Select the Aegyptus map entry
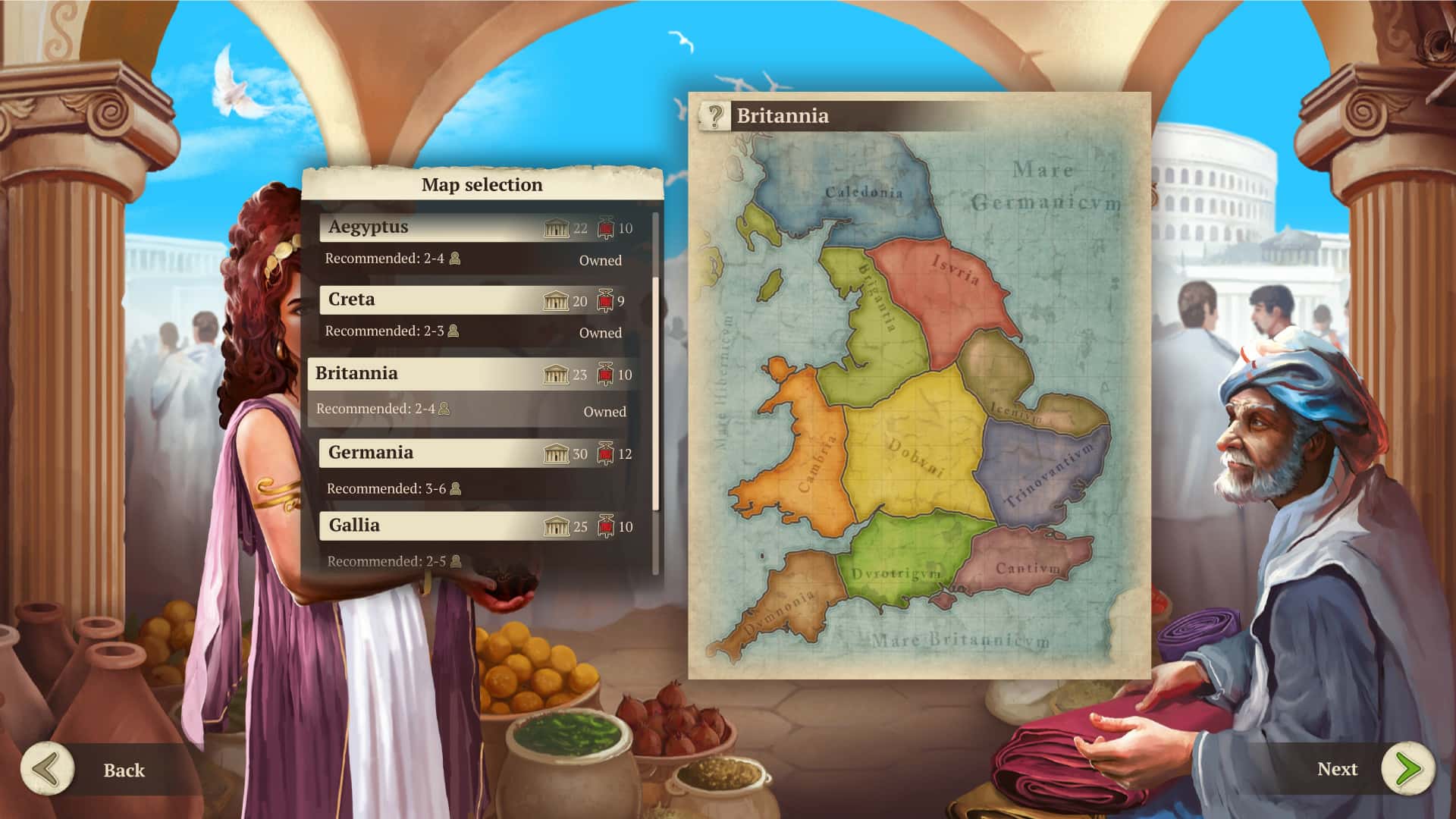The image size is (1456, 819). click(425, 227)
